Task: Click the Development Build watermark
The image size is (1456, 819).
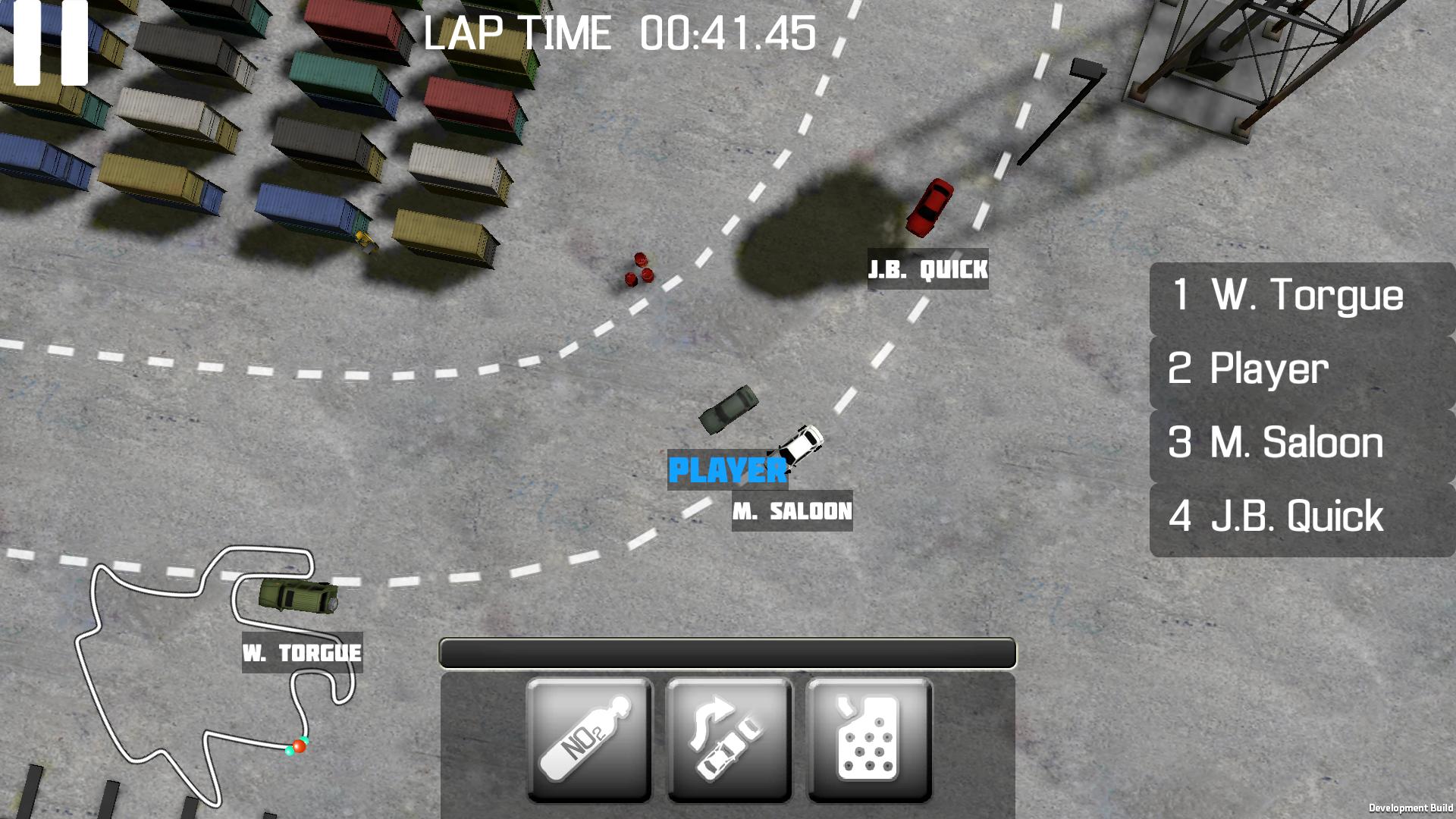Action: [x=1412, y=806]
